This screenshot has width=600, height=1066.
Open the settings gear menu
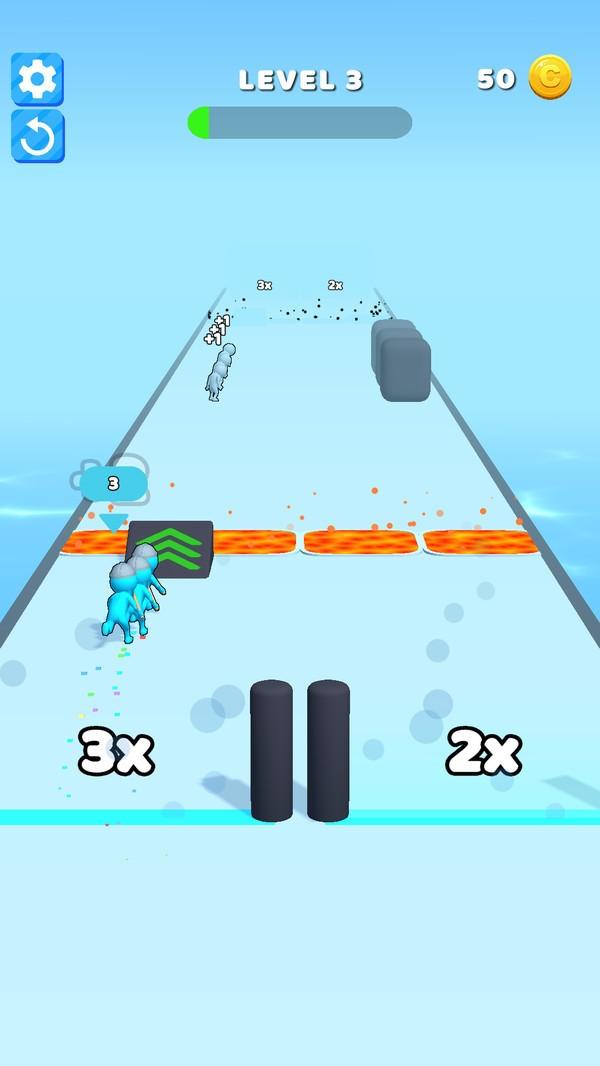[x=37, y=79]
